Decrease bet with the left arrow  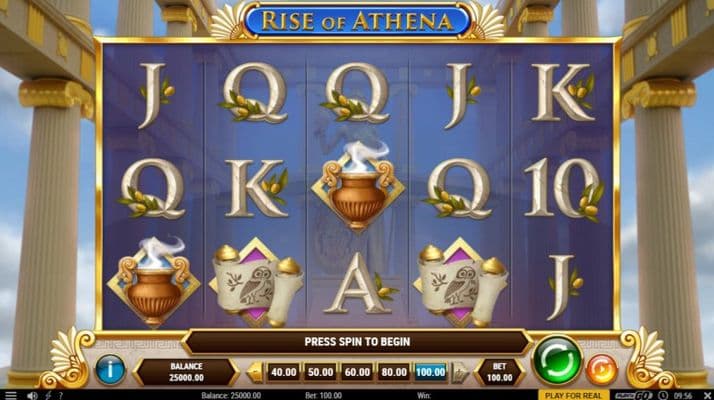click(255, 372)
